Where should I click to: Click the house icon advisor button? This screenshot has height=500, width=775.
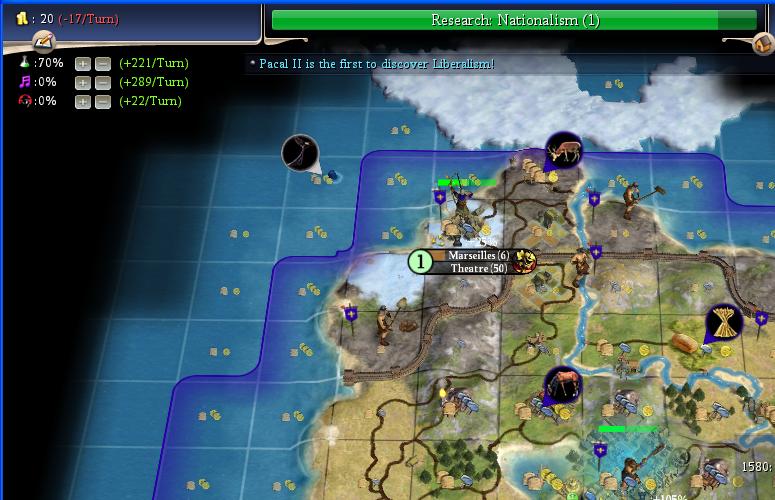[762, 43]
